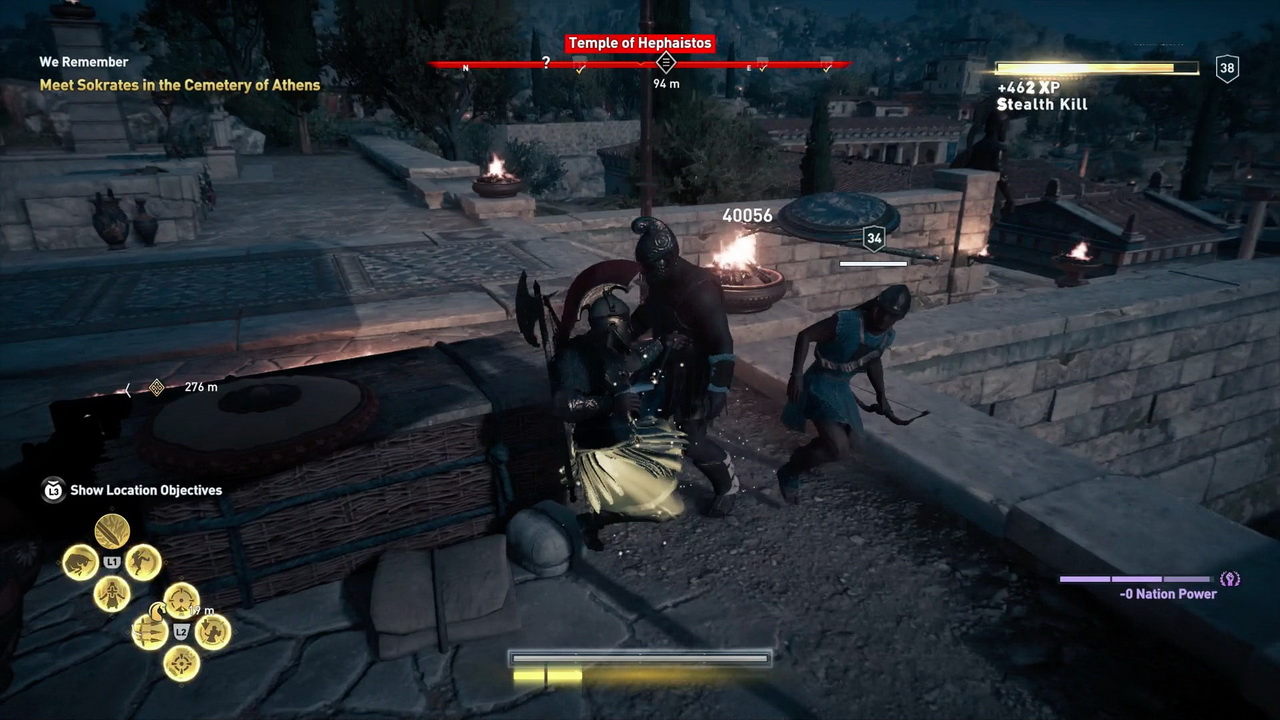Image resolution: width=1280 pixels, height=720 pixels.
Task: Click the enemy level 34 badge
Action: [874, 239]
